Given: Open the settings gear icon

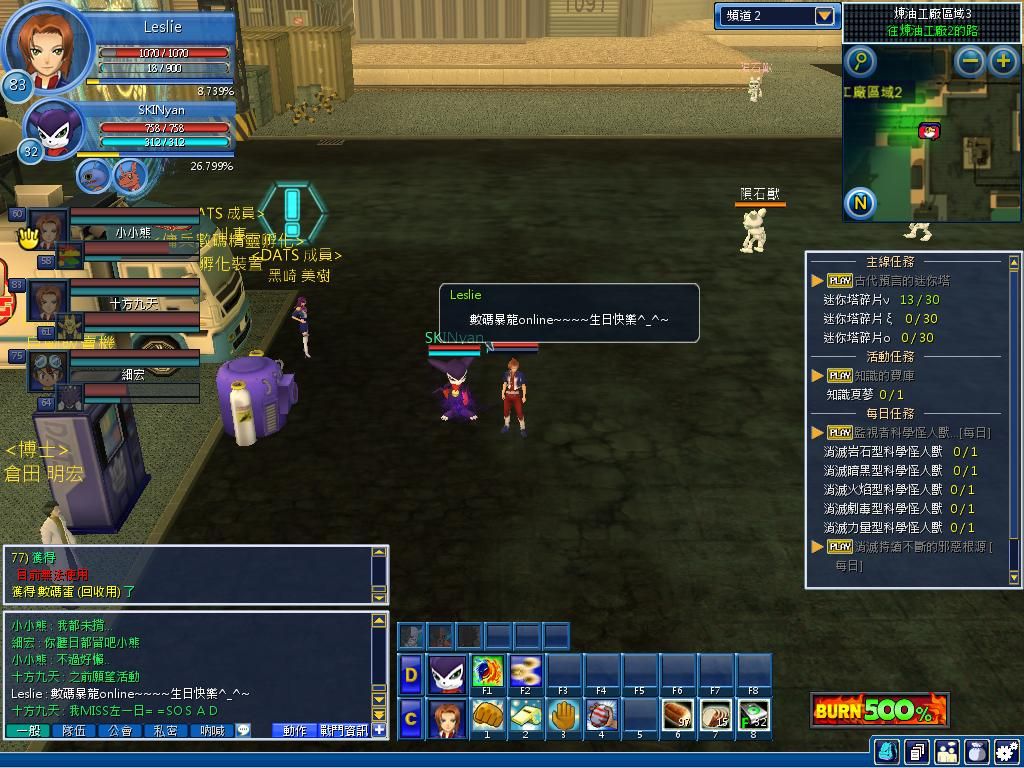Looking at the screenshot, I should 1006,751.
